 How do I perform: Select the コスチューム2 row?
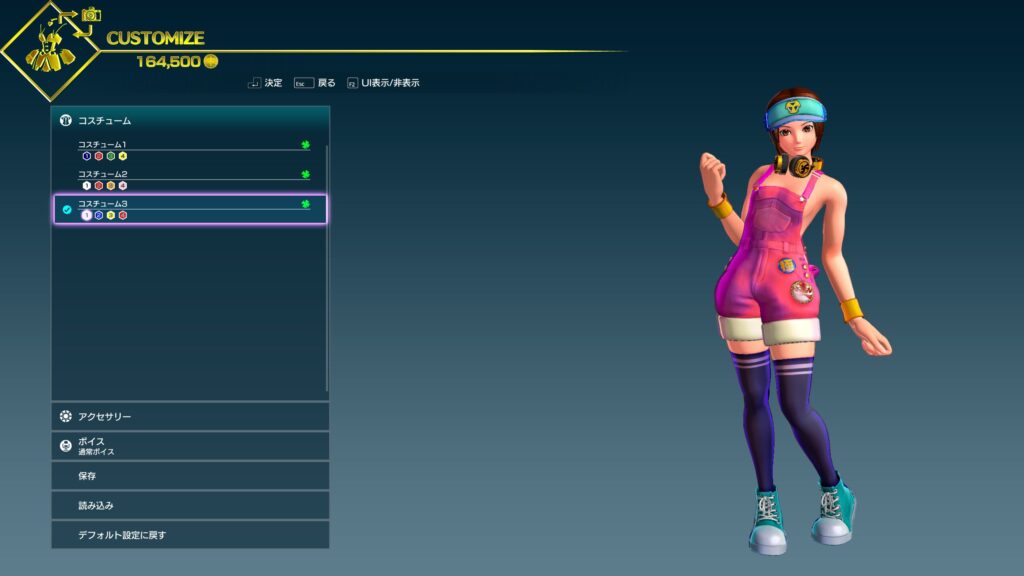click(x=190, y=174)
